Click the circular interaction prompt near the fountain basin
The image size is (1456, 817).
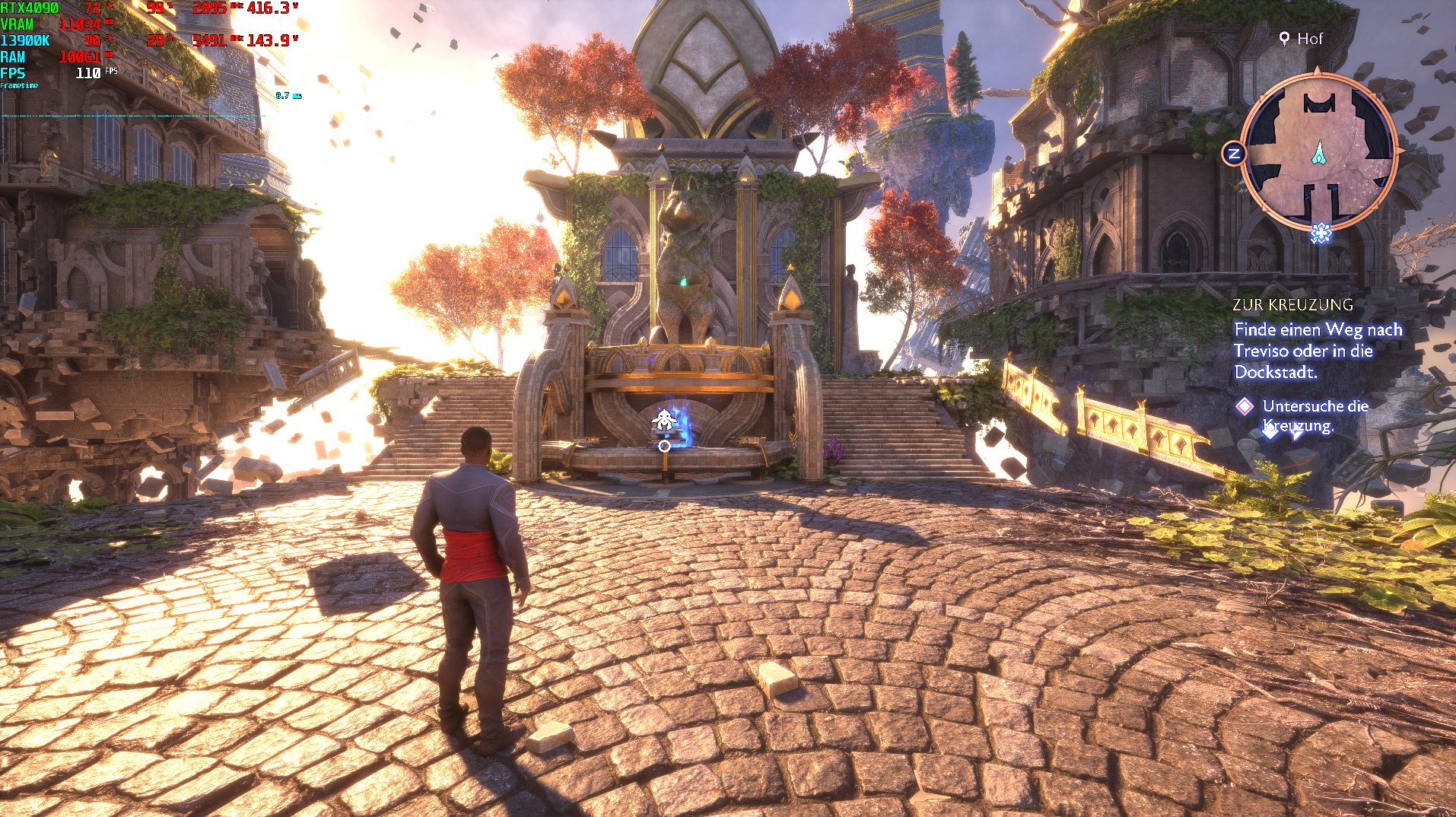point(663,447)
